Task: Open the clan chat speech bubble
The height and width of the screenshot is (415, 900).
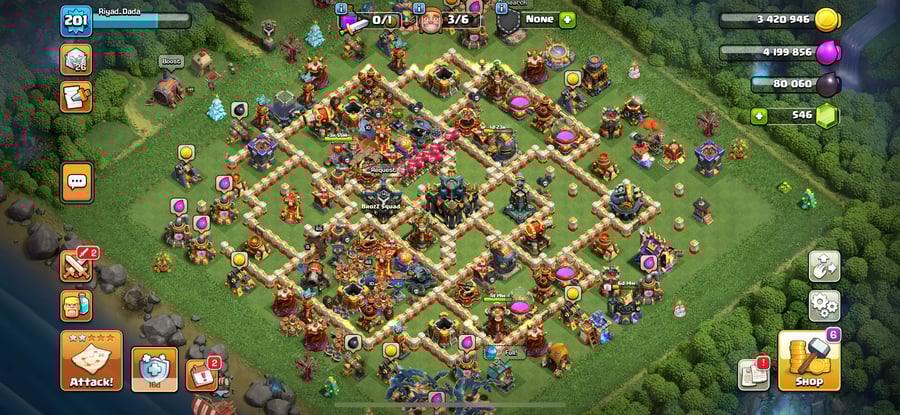Action: [77, 182]
